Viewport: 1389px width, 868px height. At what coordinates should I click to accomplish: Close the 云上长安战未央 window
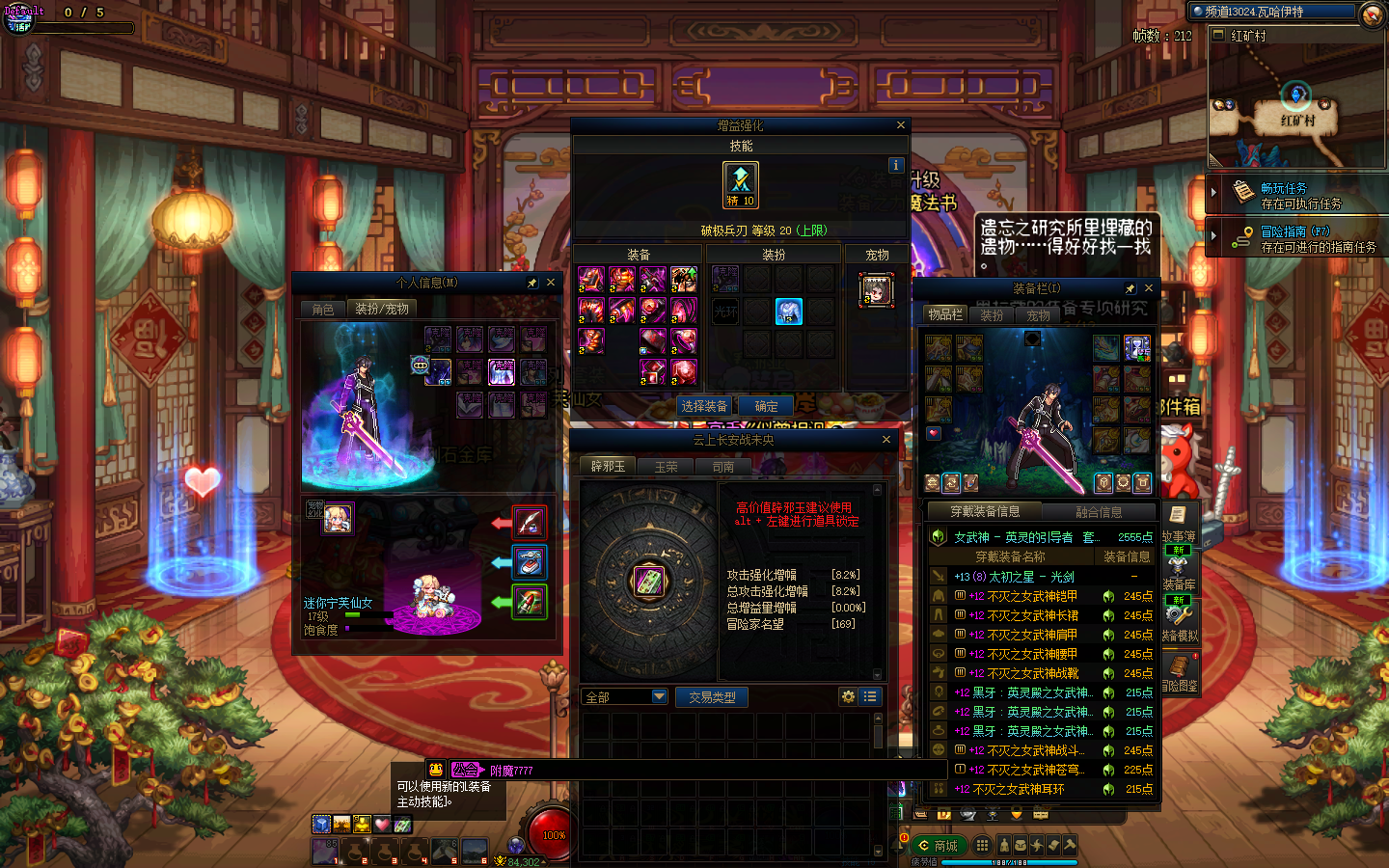click(x=886, y=440)
